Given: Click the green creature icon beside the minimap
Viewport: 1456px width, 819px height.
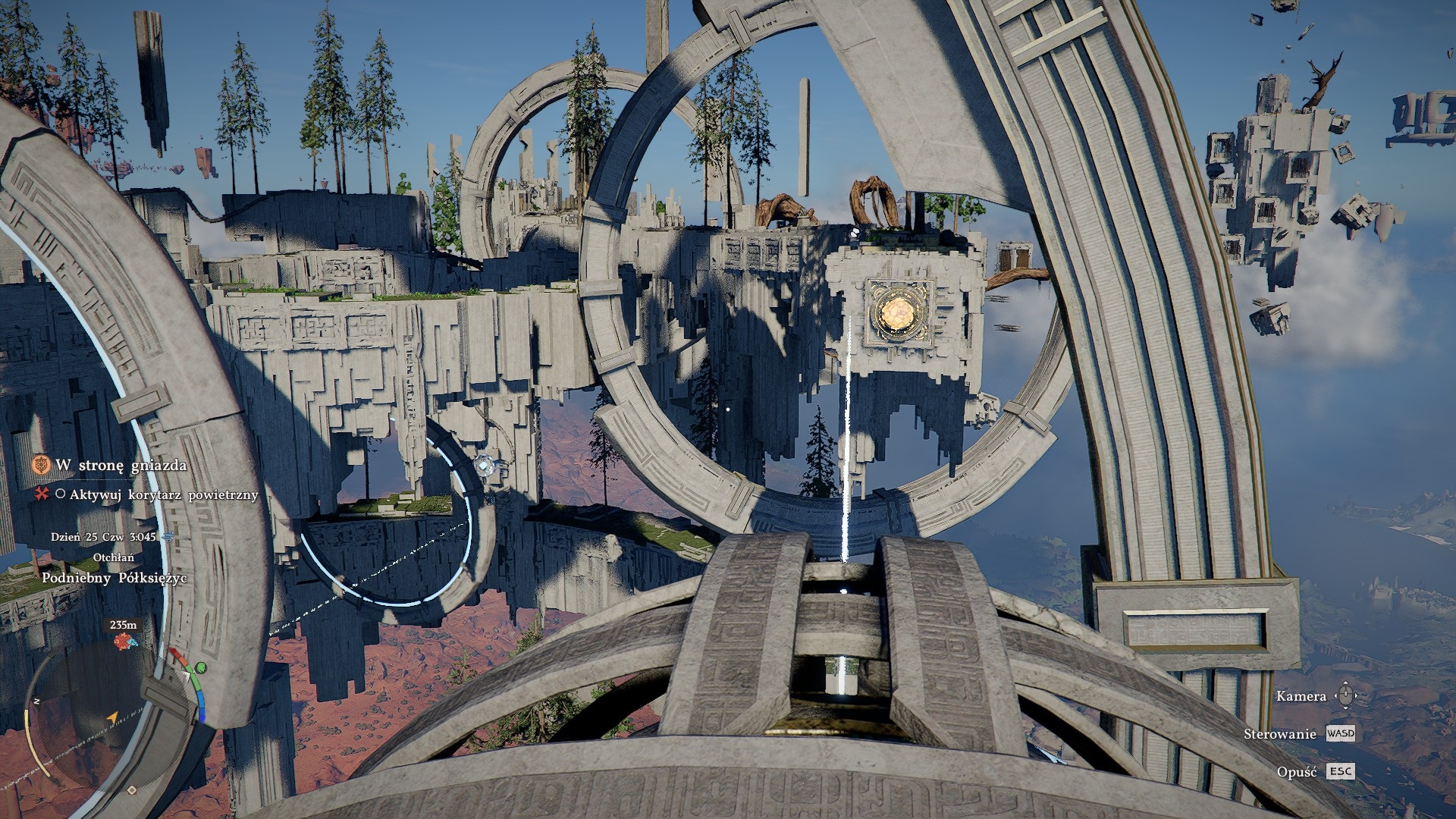Looking at the screenshot, I should (x=200, y=667).
